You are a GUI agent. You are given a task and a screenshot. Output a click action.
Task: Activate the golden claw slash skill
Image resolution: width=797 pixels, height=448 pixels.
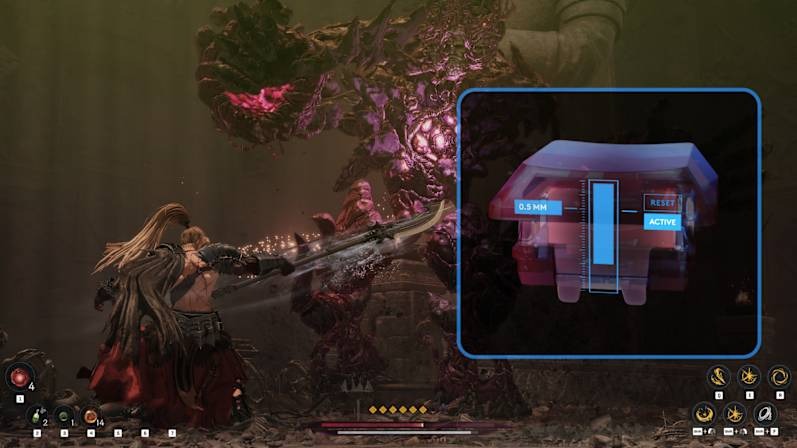pyautogui.click(x=717, y=377)
